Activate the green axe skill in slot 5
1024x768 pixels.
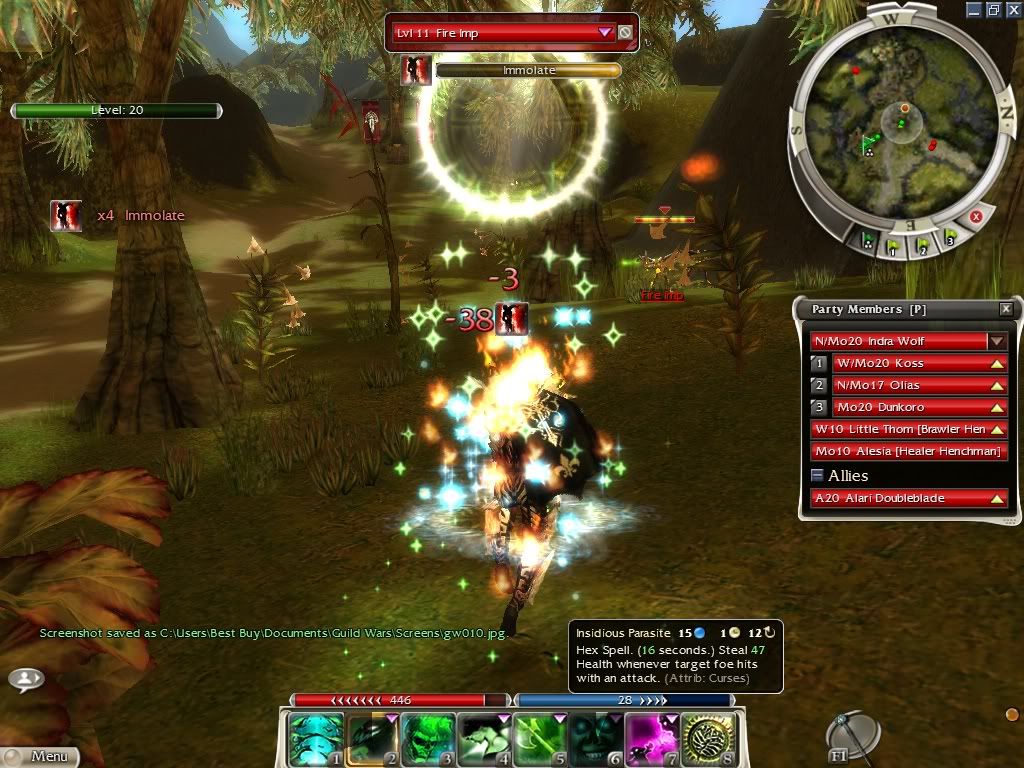pos(541,739)
